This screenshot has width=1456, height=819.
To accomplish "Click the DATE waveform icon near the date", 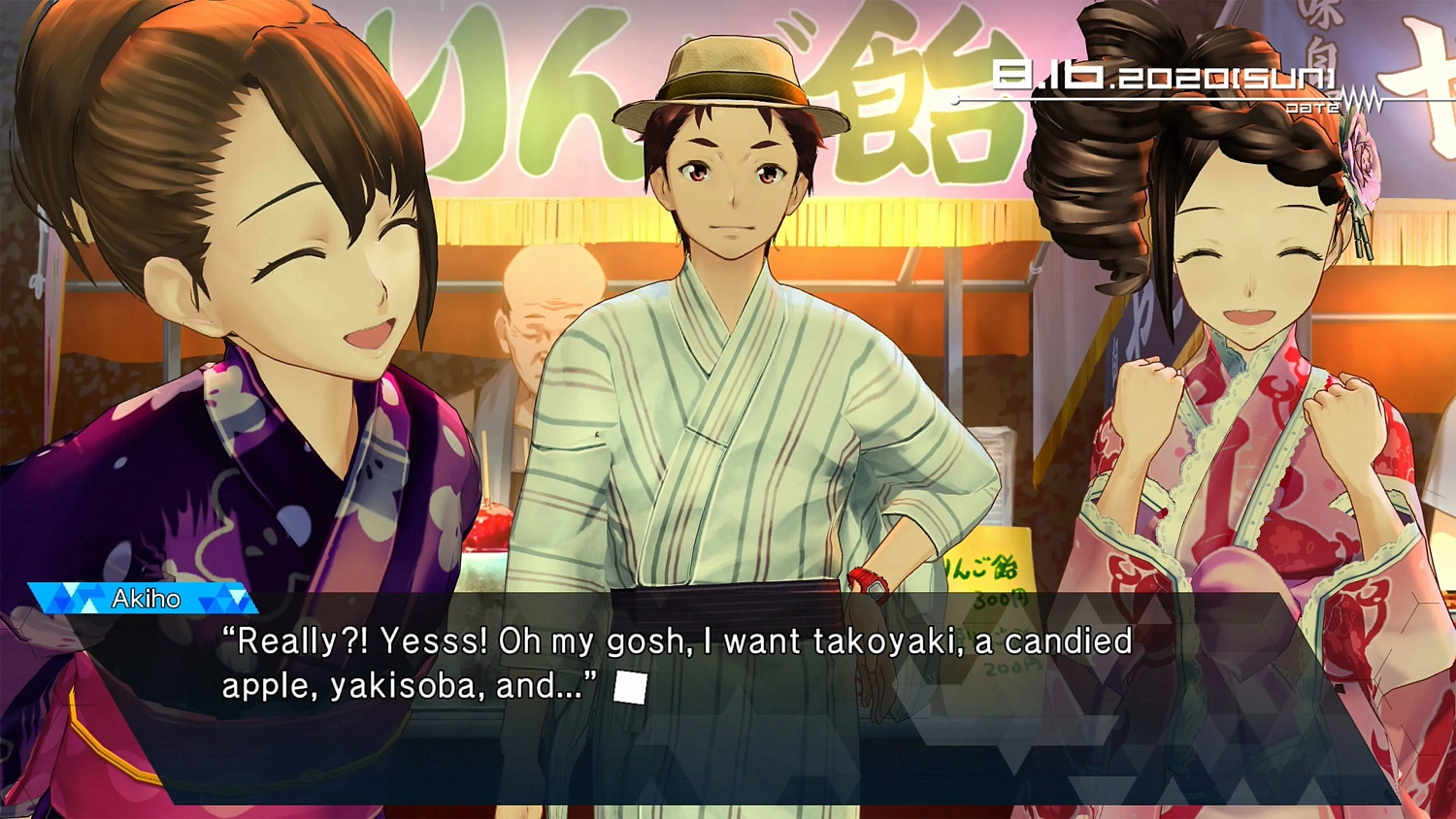I will coord(1359,99).
